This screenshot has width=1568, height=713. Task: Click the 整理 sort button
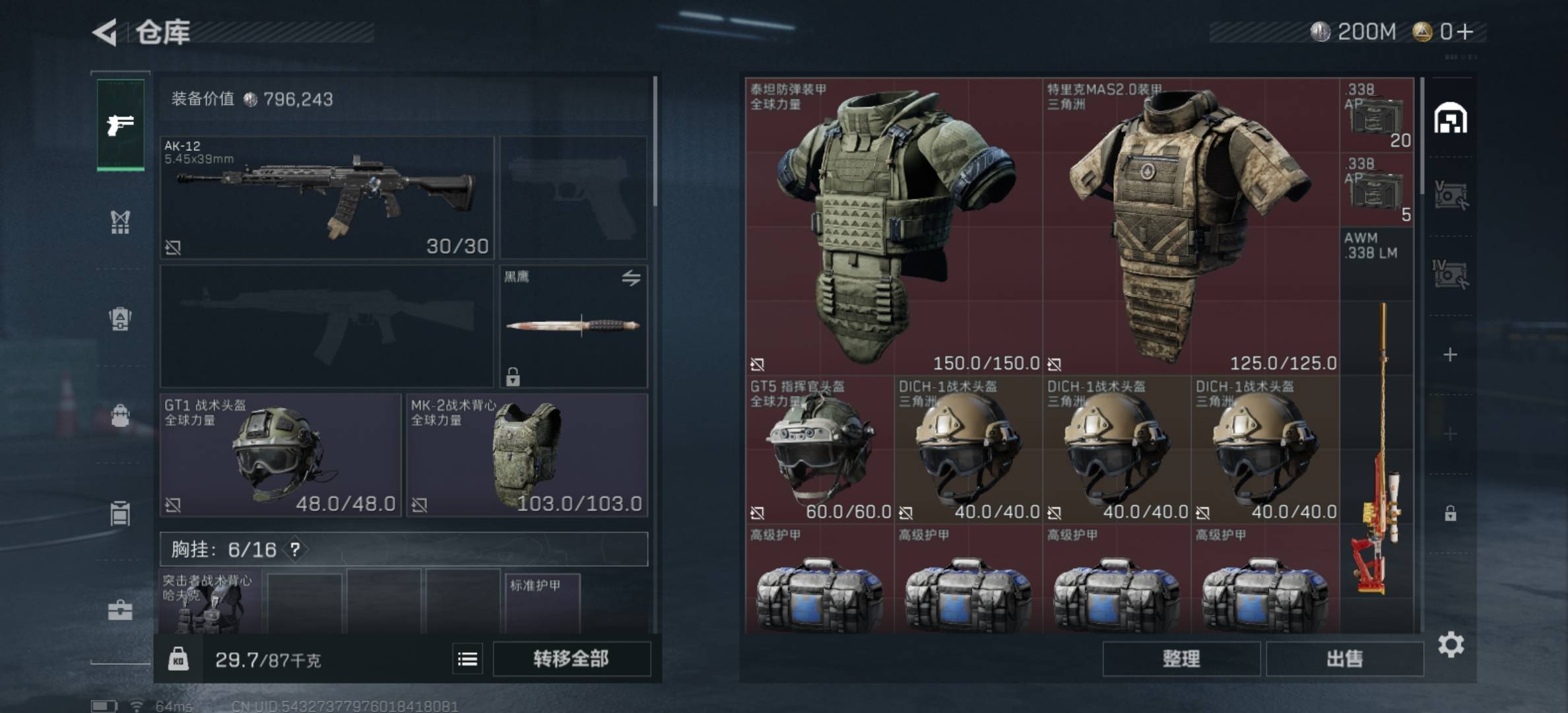(1181, 659)
